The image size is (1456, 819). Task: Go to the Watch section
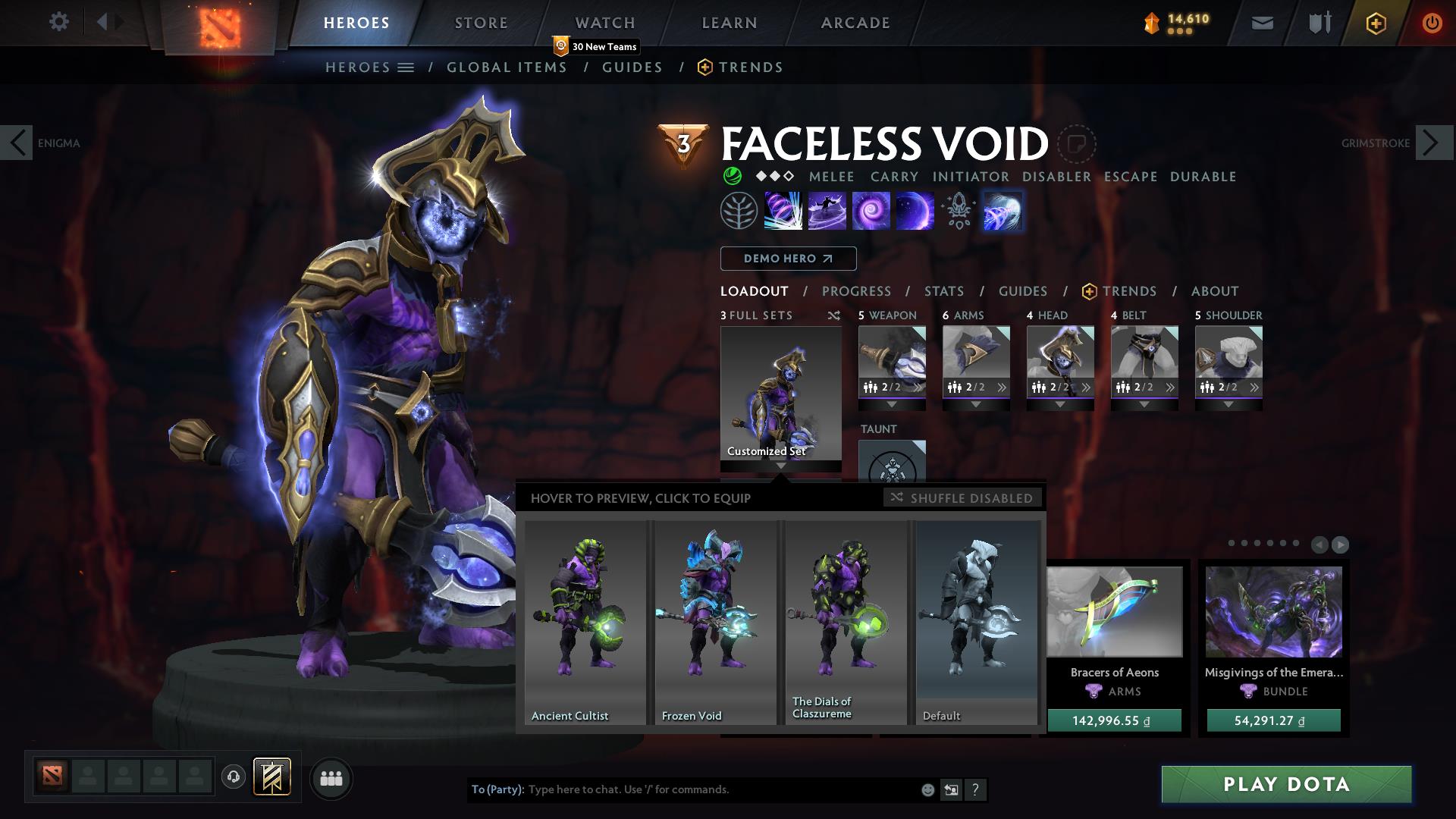pos(605,23)
